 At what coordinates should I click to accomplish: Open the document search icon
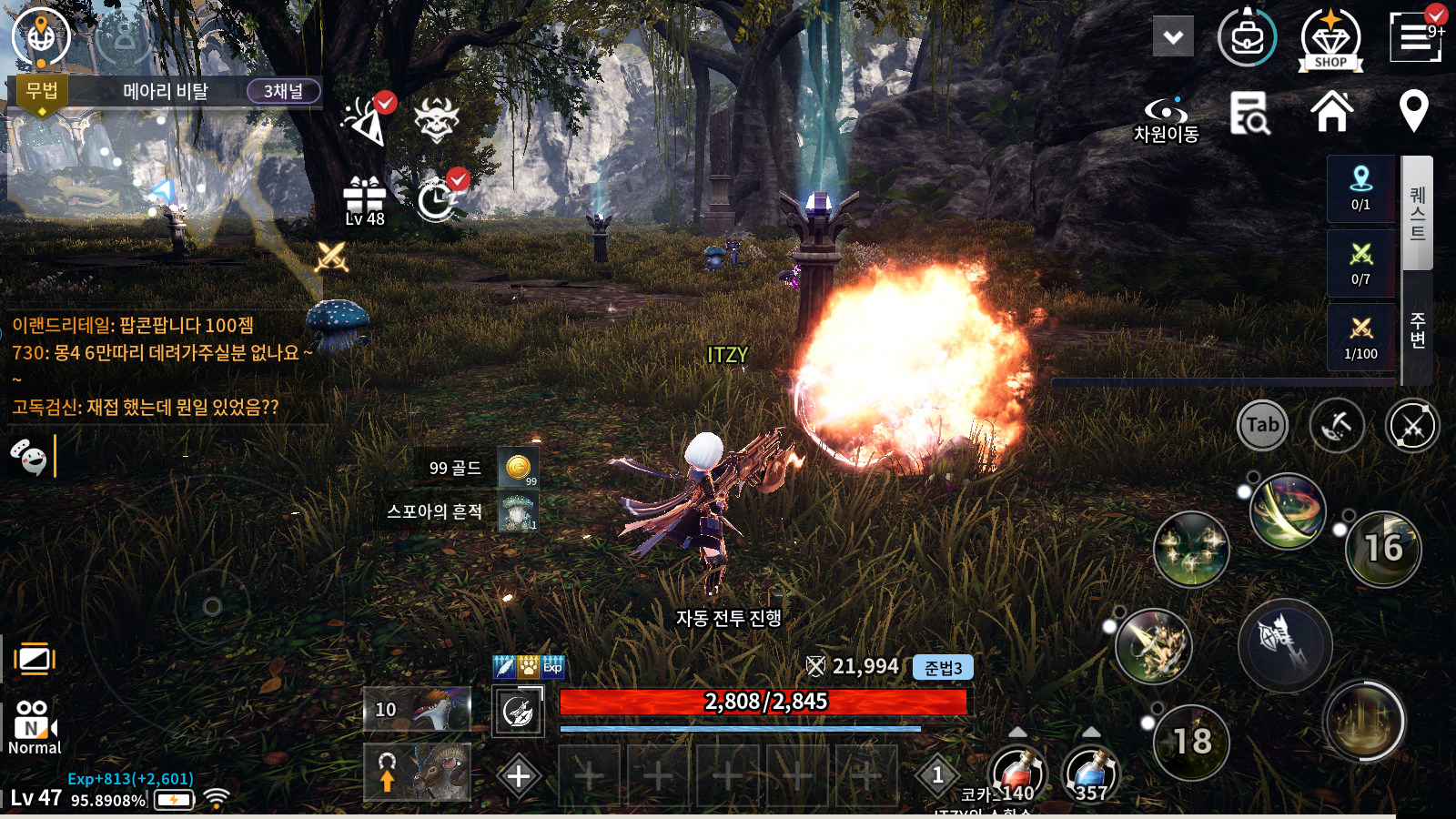click(1249, 114)
